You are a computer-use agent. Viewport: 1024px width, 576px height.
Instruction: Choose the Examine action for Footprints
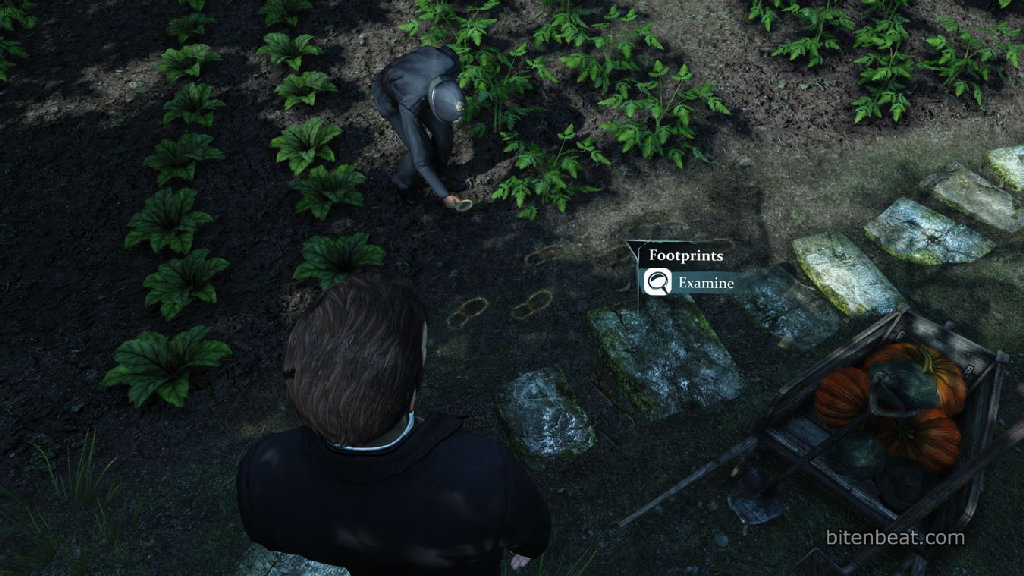tap(692, 283)
